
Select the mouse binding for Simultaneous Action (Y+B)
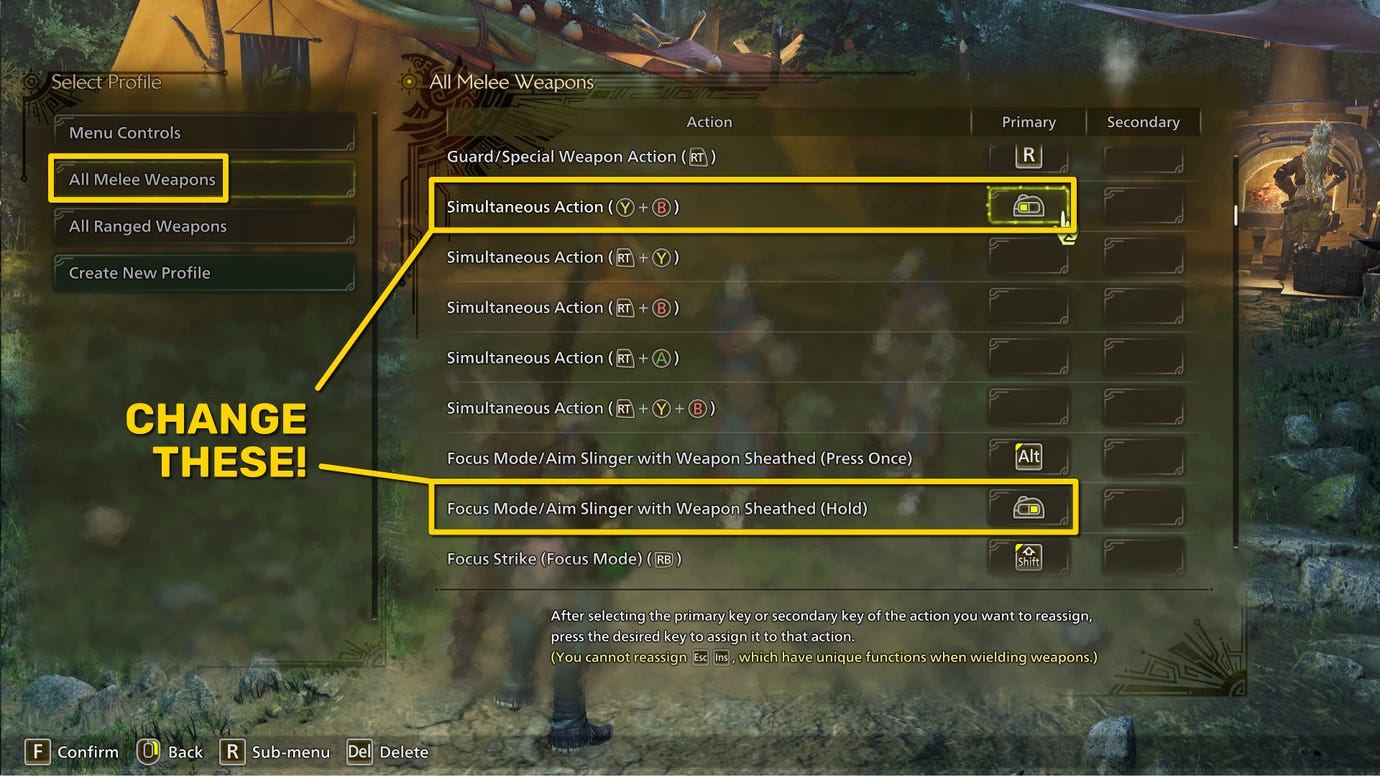click(x=1029, y=205)
